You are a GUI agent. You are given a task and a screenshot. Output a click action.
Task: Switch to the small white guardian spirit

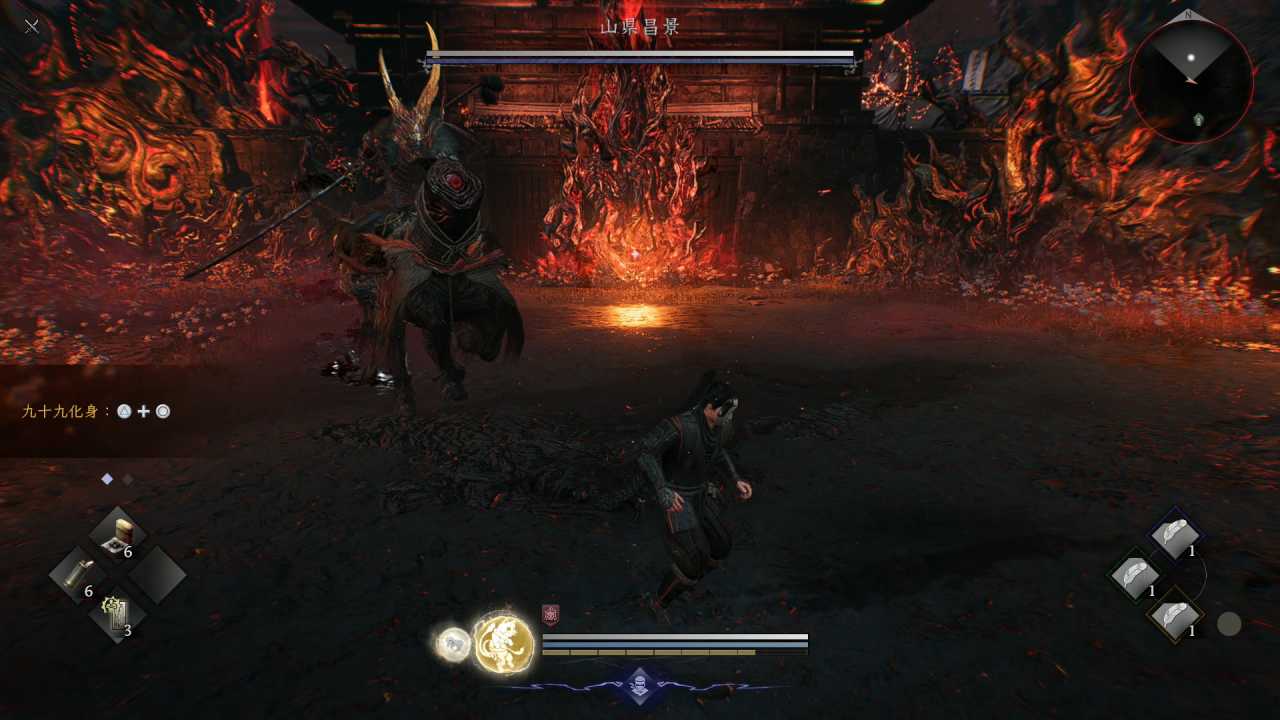[453, 644]
